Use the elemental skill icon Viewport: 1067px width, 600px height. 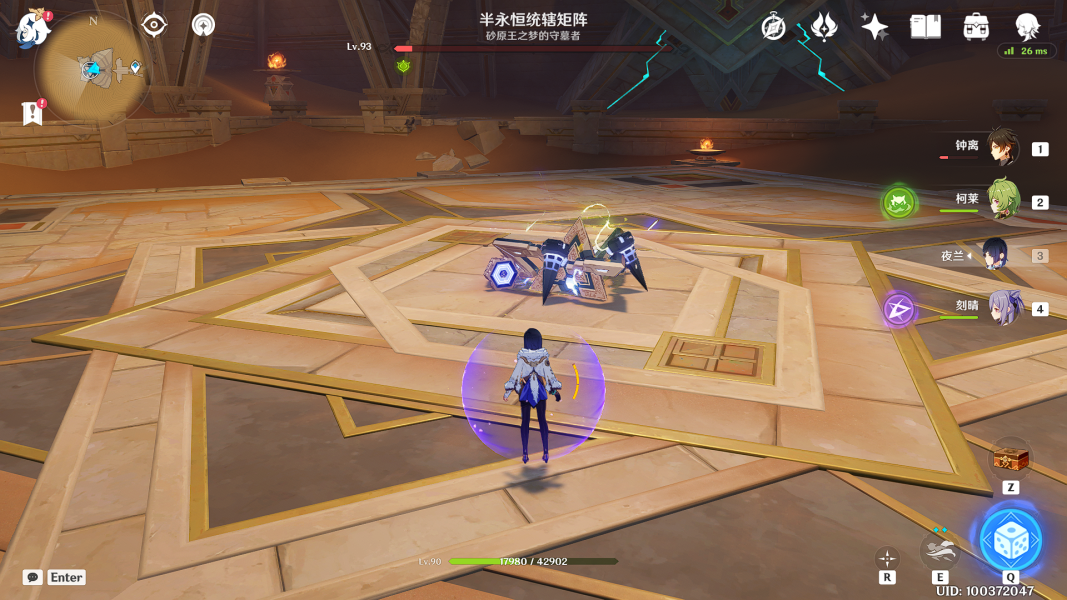(940, 549)
